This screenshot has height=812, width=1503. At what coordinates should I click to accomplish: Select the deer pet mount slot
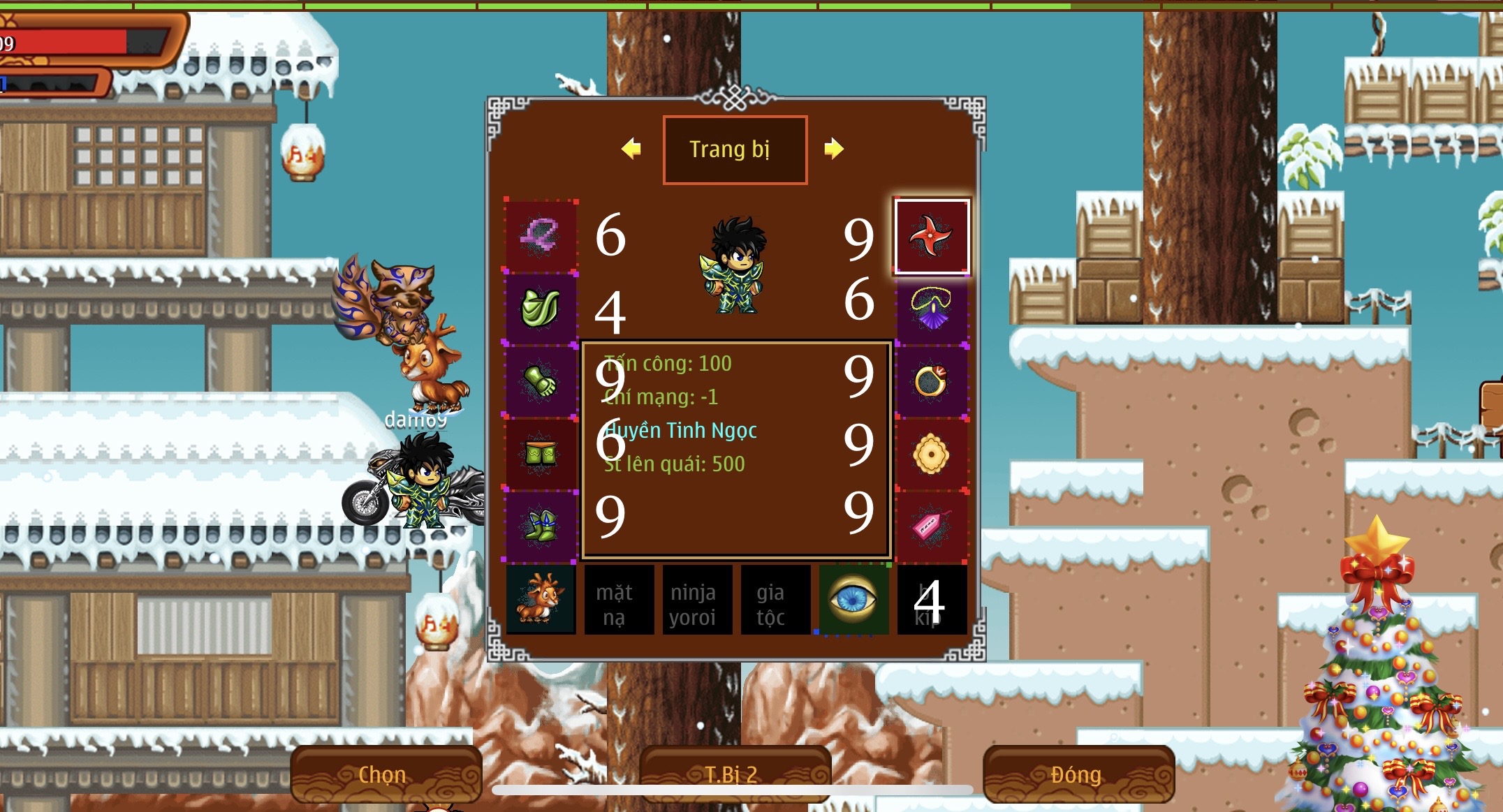click(541, 600)
